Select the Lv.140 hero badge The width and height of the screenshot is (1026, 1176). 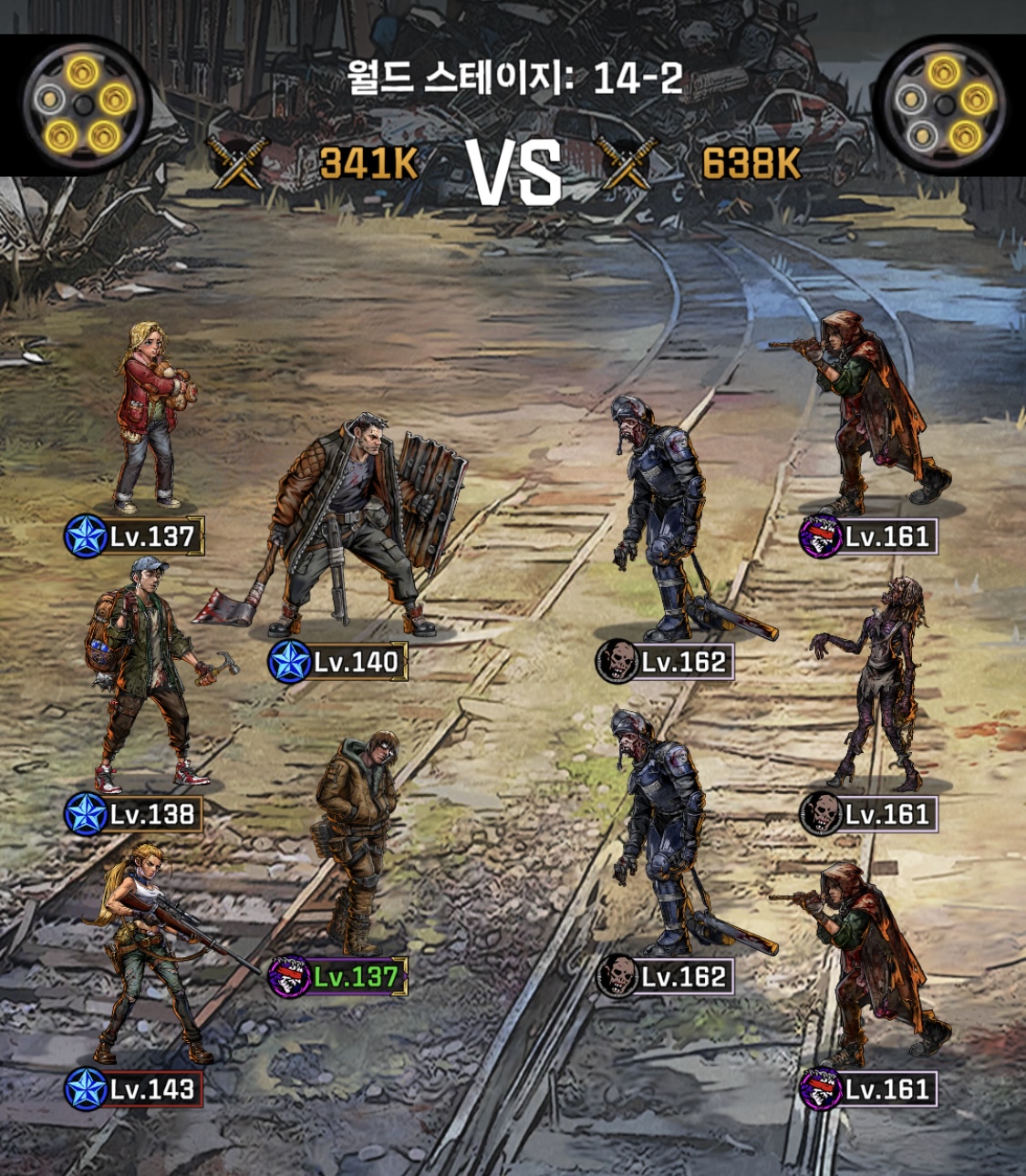(x=338, y=662)
